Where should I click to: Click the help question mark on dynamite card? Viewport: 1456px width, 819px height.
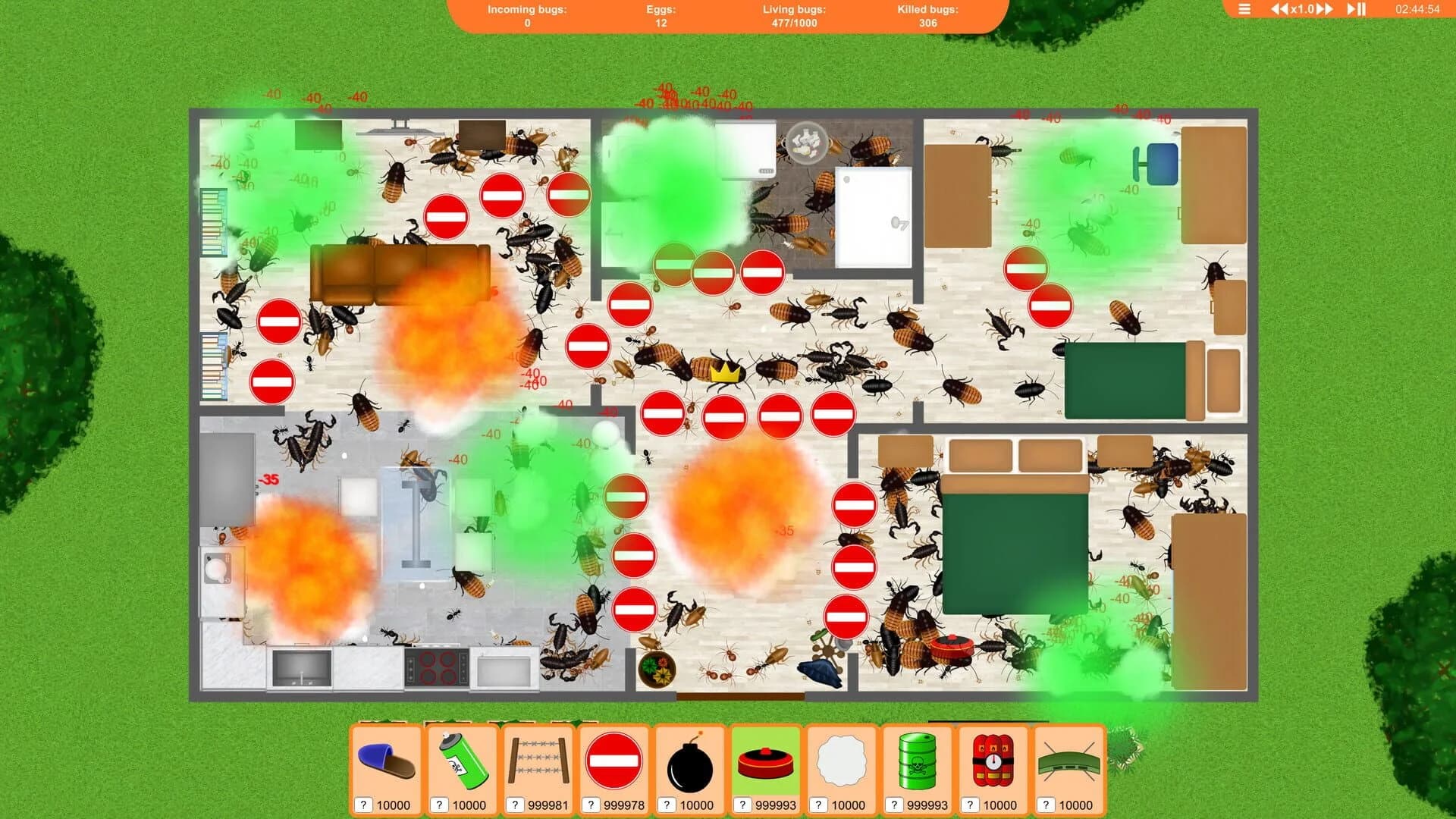pos(971,805)
